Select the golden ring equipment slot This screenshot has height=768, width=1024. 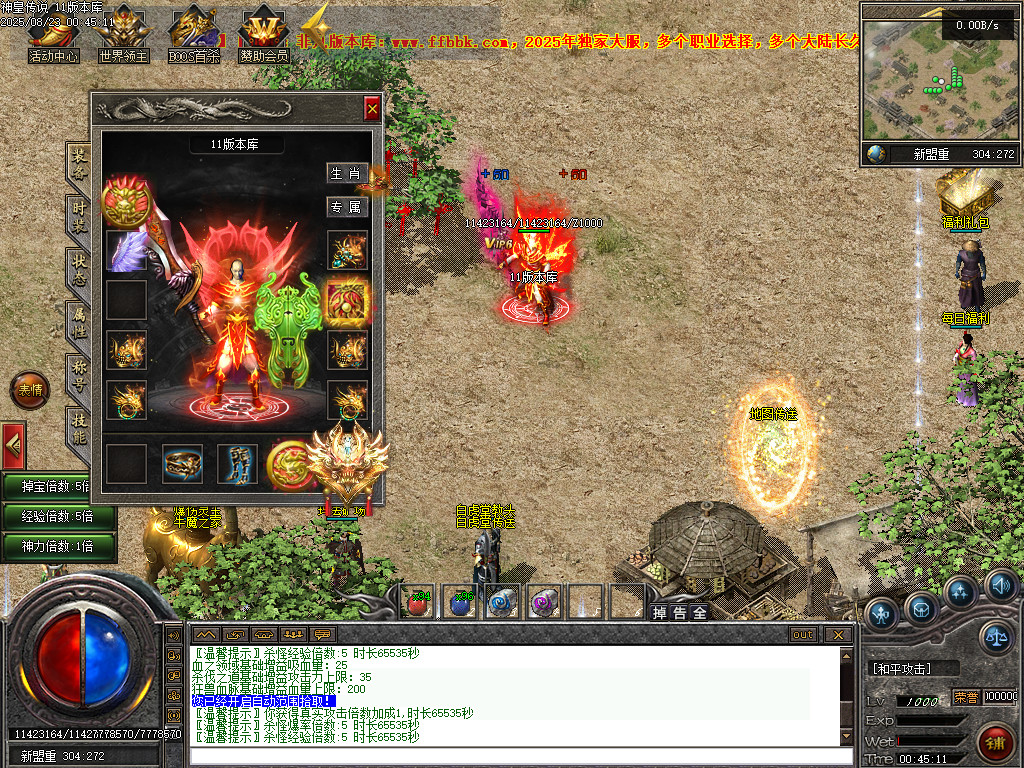pos(182,464)
